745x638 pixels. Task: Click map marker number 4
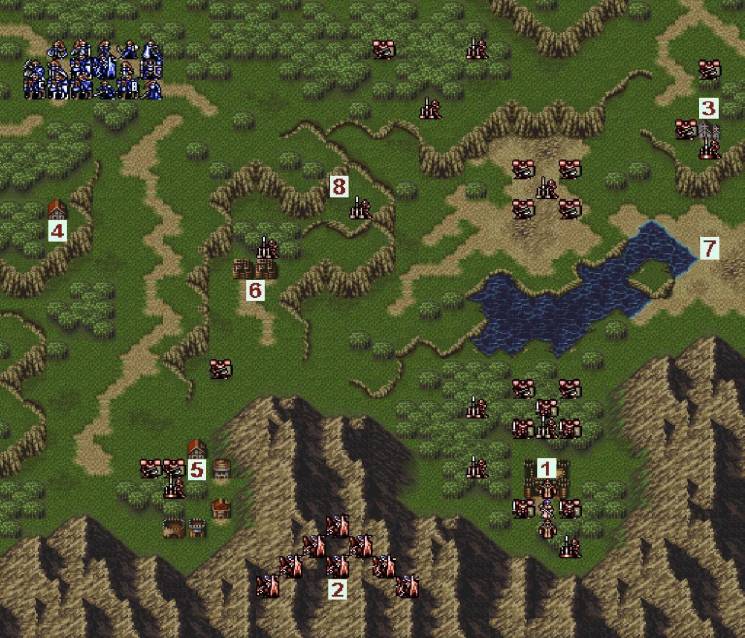(x=57, y=232)
